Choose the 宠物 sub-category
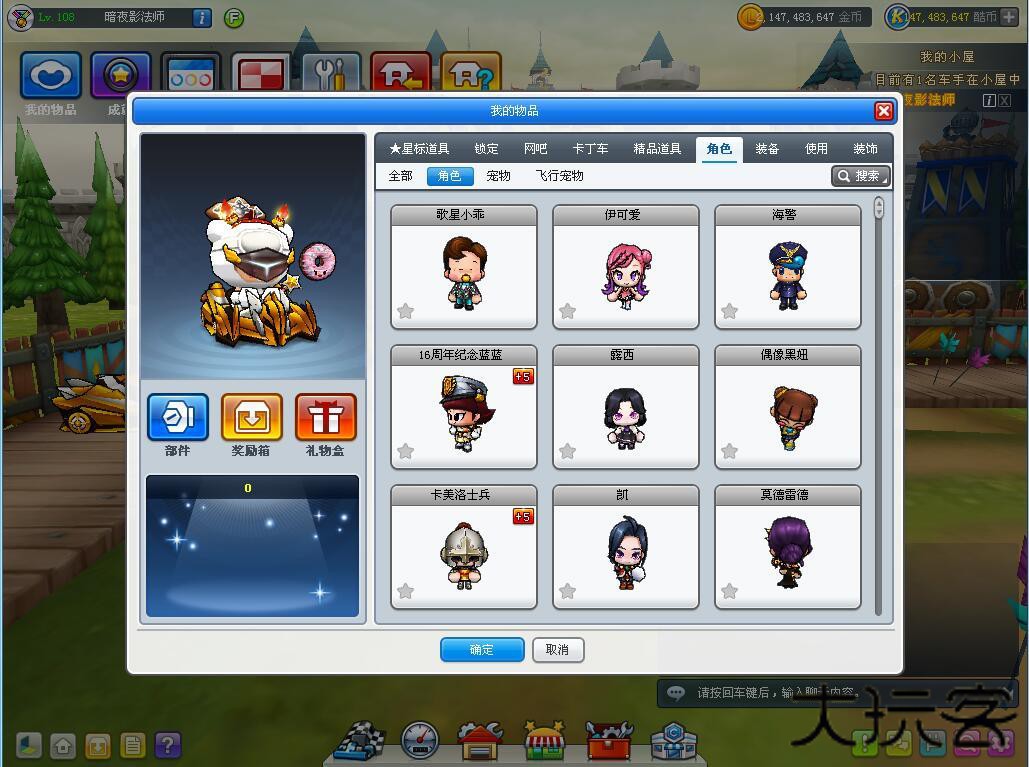Viewport: 1029px width, 767px height. [498, 176]
